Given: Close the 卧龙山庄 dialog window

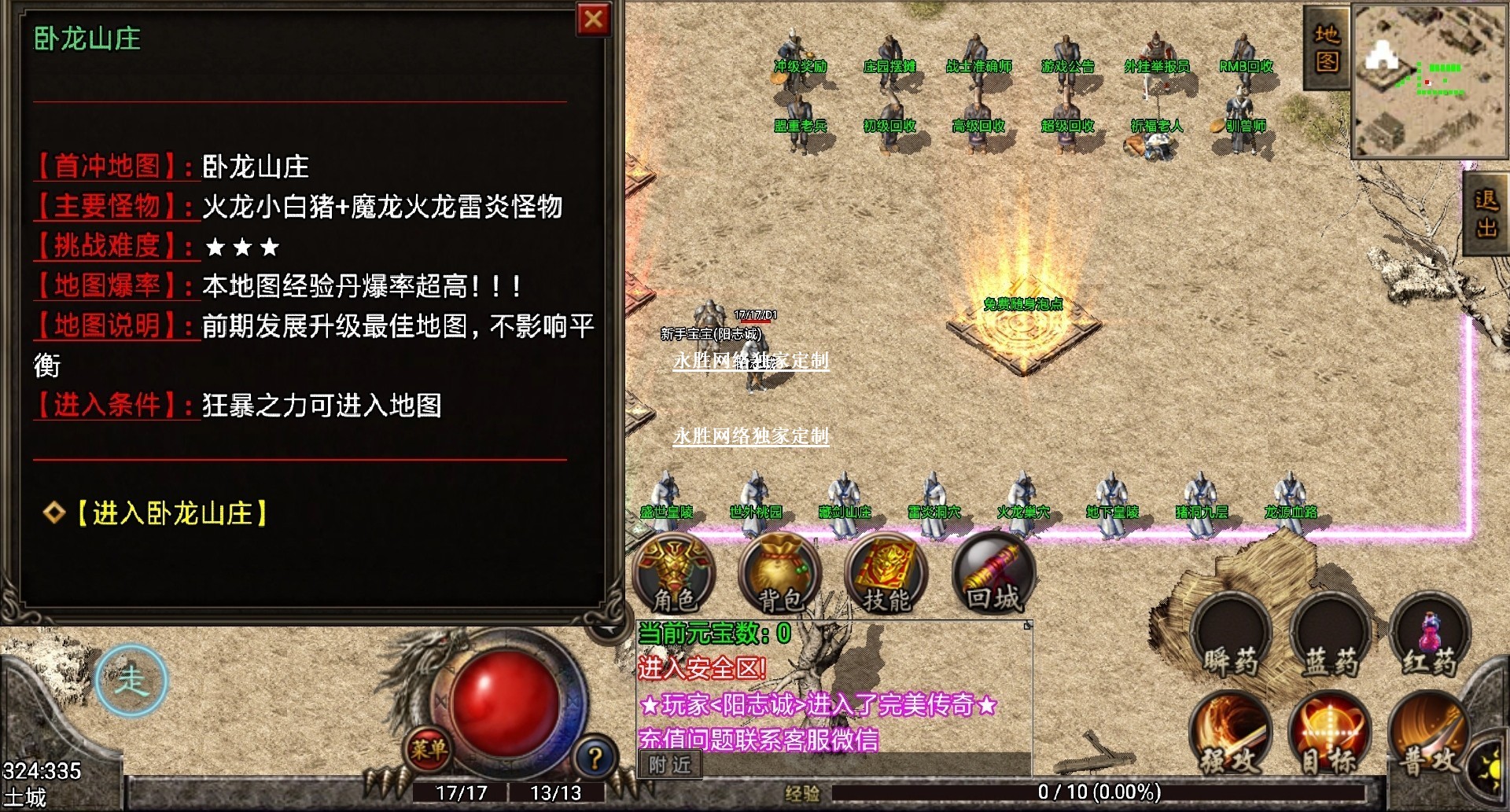Looking at the screenshot, I should (594, 19).
